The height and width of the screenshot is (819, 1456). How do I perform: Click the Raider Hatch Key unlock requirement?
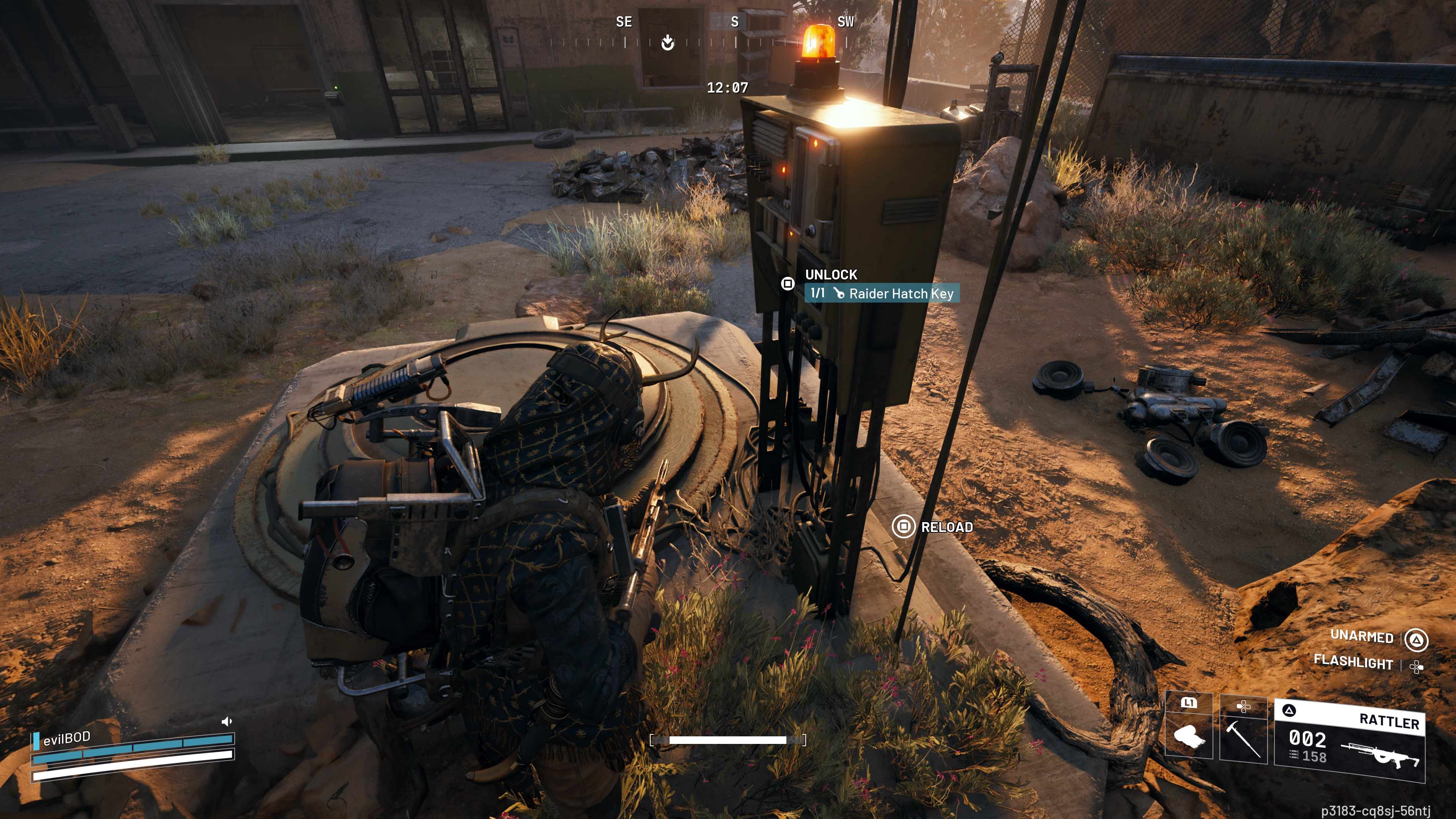[882, 293]
